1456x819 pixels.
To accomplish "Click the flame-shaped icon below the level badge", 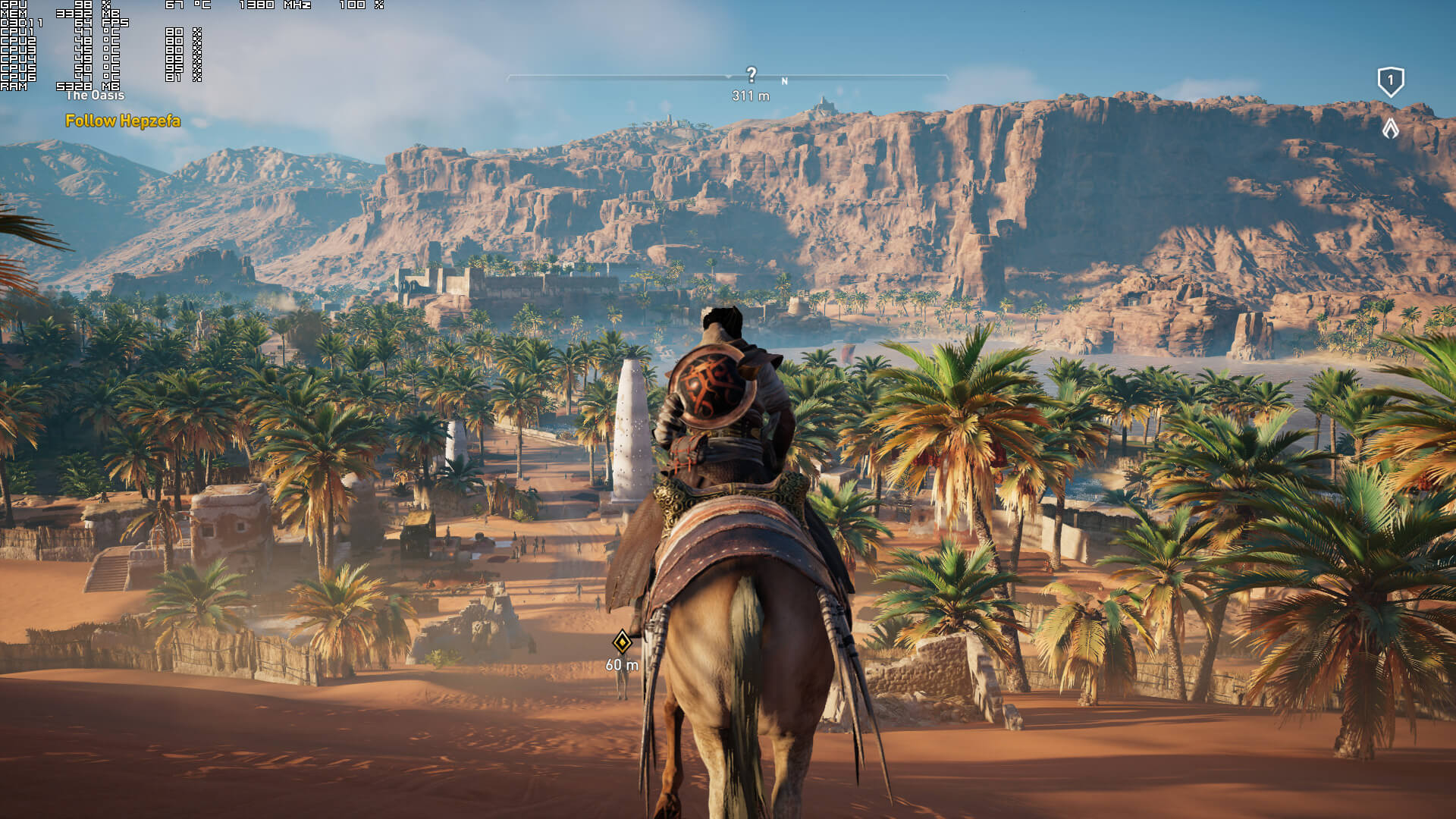I will click(1390, 129).
